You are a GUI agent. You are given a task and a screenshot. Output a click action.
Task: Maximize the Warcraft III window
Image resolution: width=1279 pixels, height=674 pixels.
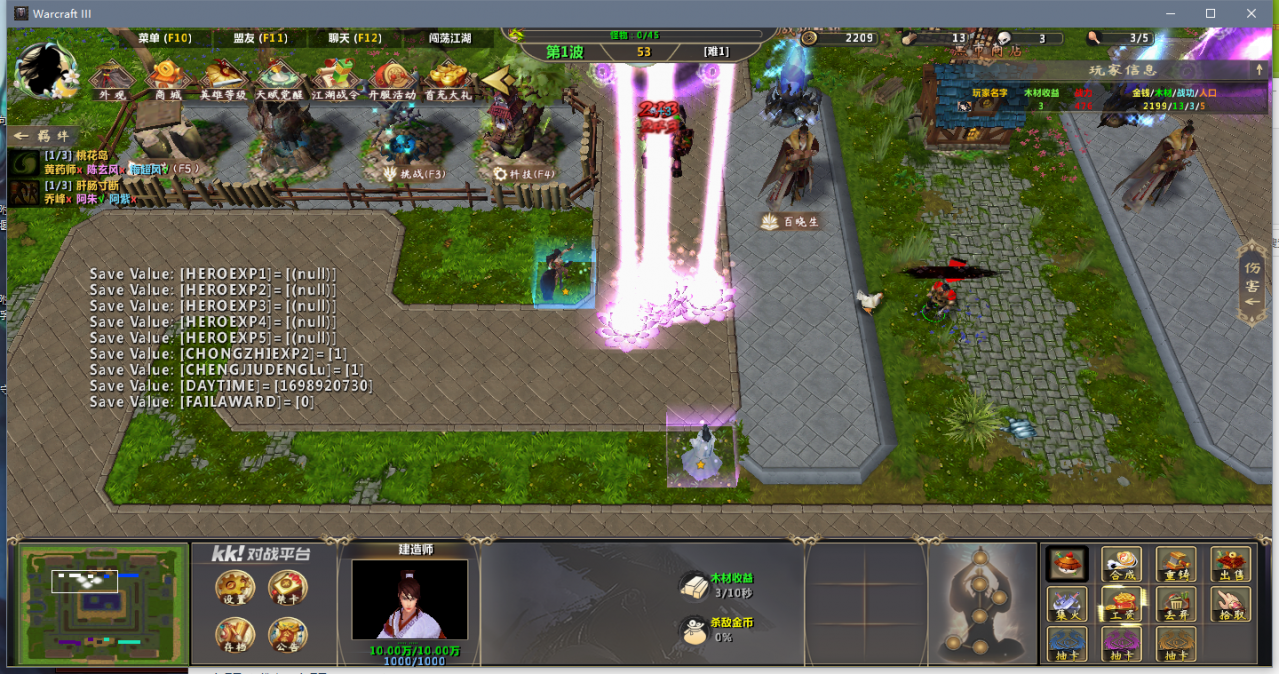coord(1210,13)
